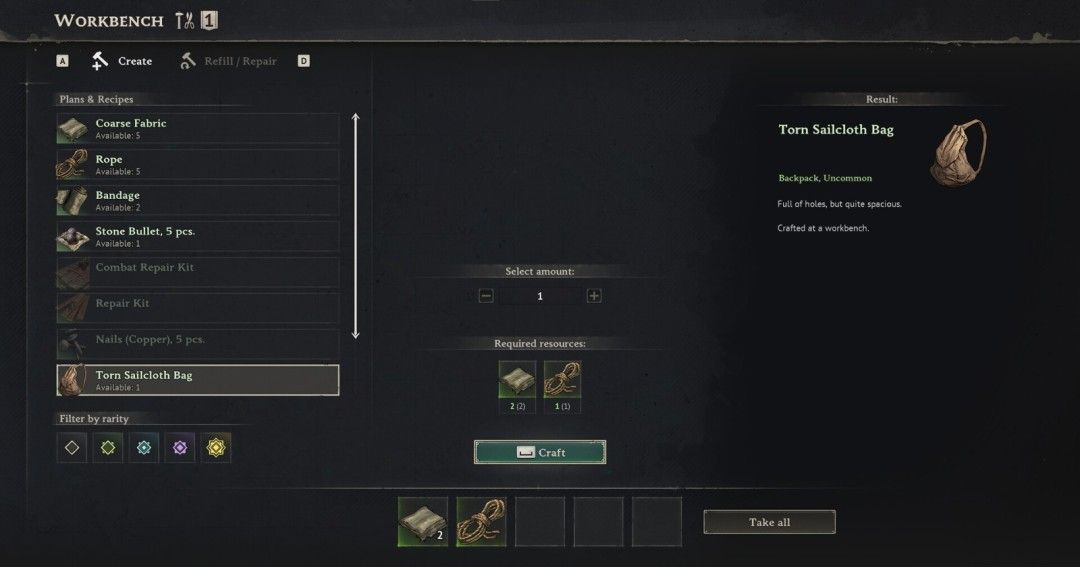
Task: Filter recipes by white common rarity
Action: click(72, 448)
